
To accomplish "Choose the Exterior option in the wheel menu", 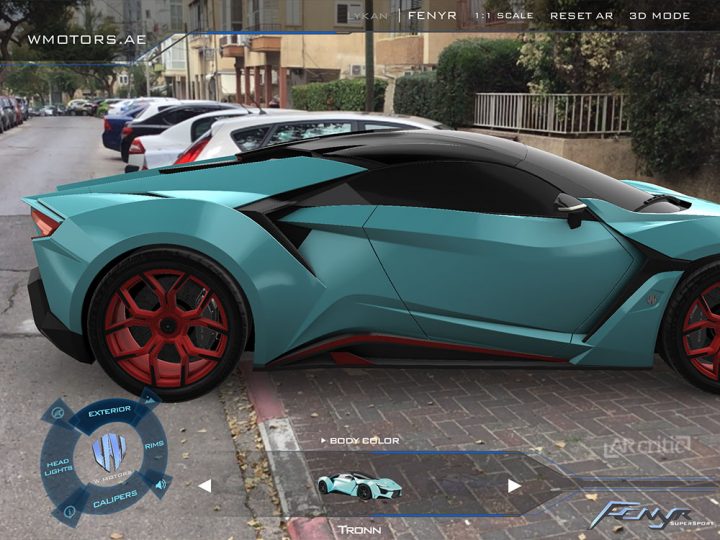I will pos(109,411).
